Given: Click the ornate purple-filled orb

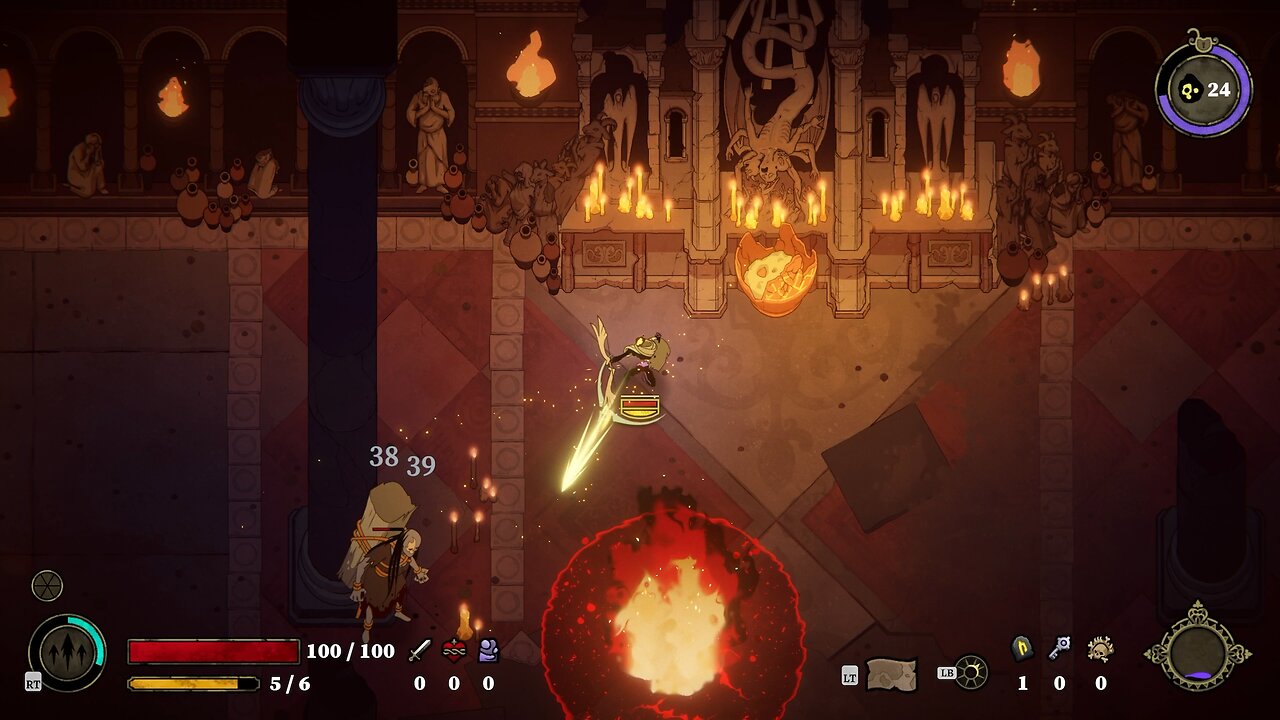Looking at the screenshot, I should (1197, 653).
